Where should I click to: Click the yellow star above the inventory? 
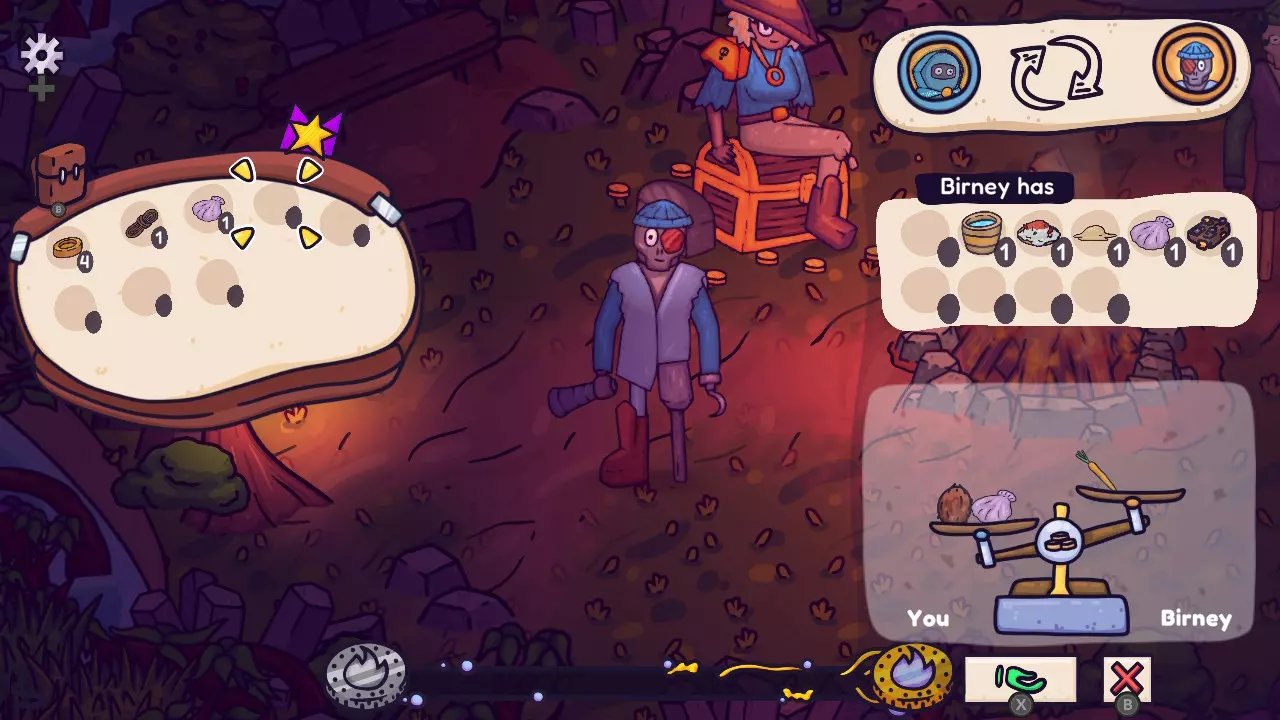tap(312, 133)
